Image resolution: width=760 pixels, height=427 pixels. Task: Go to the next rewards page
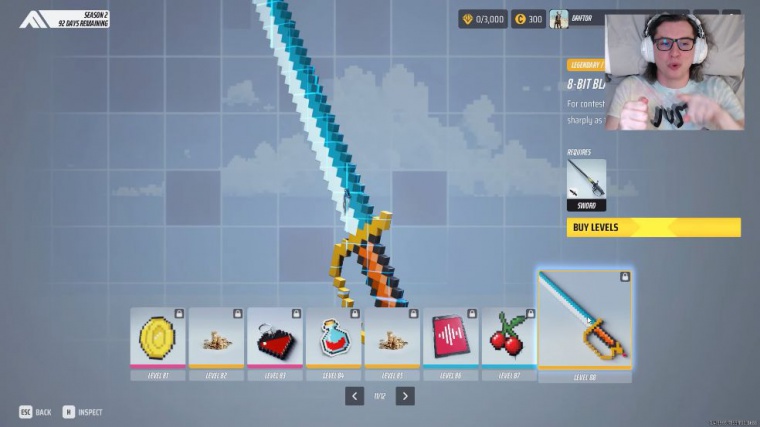click(404, 396)
